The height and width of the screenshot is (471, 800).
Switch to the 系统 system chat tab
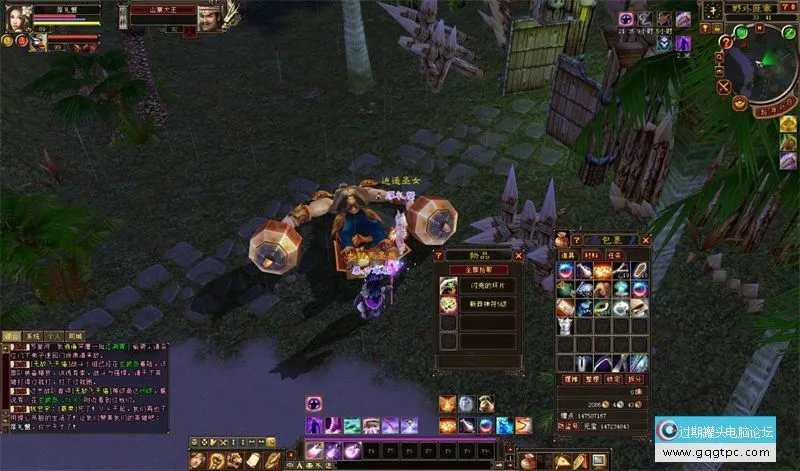[33, 337]
